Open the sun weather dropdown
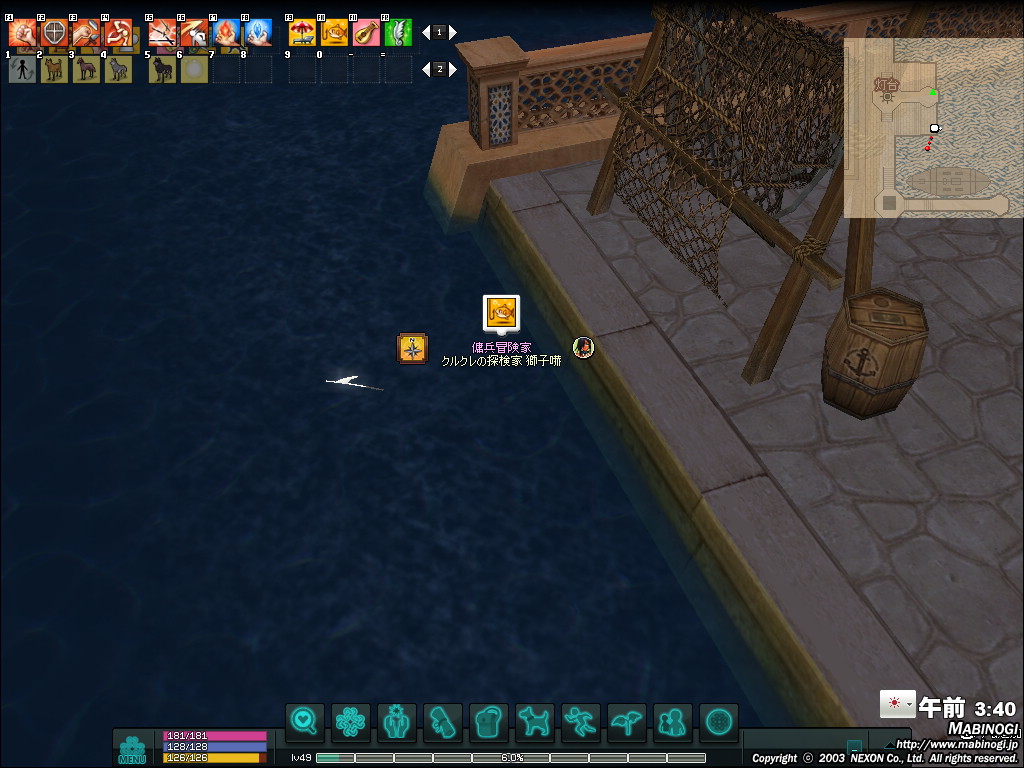Screen dimensions: 1024x768 (897, 704)
